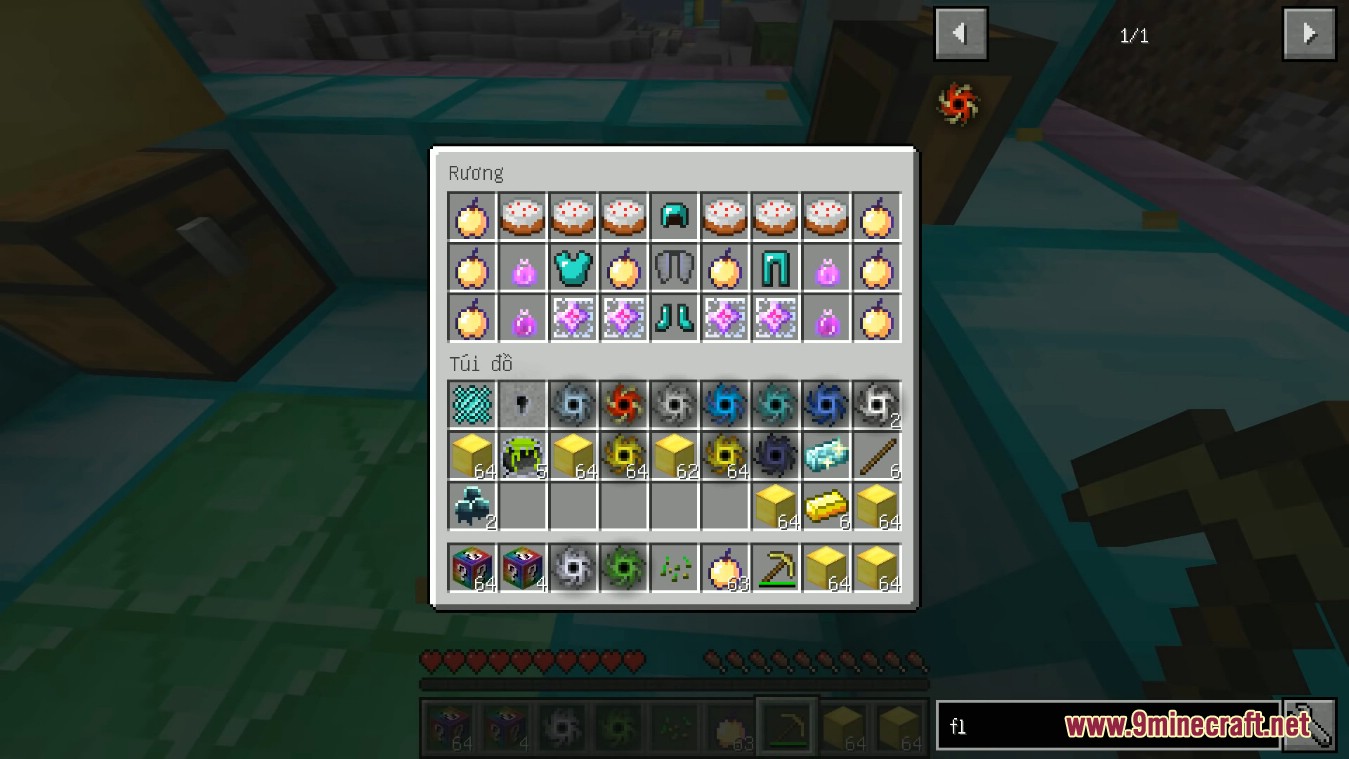This screenshot has width=1349, height=759.
Task: Click the stack of 62 gold blocks
Action: pyautogui.click(x=674, y=455)
